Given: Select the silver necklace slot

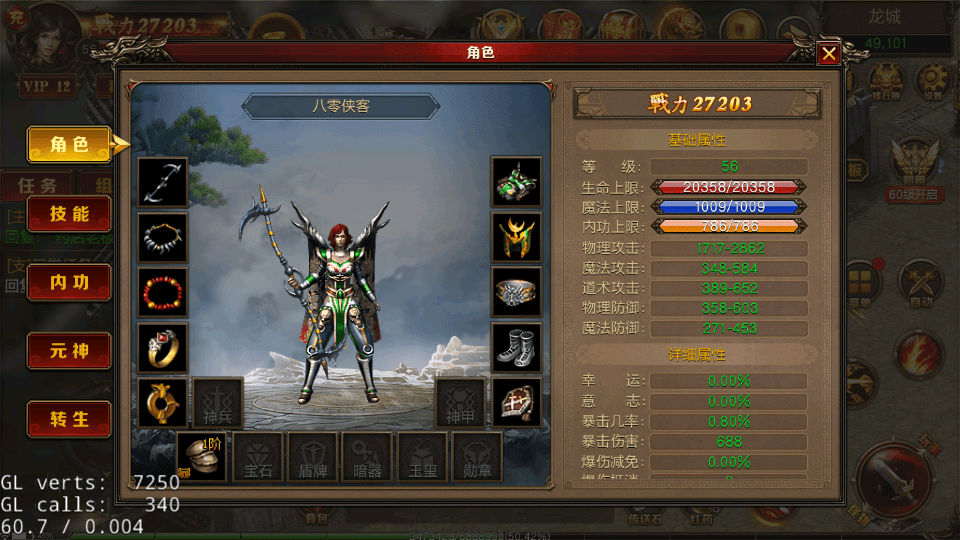Looking at the screenshot, I should 163,237.
